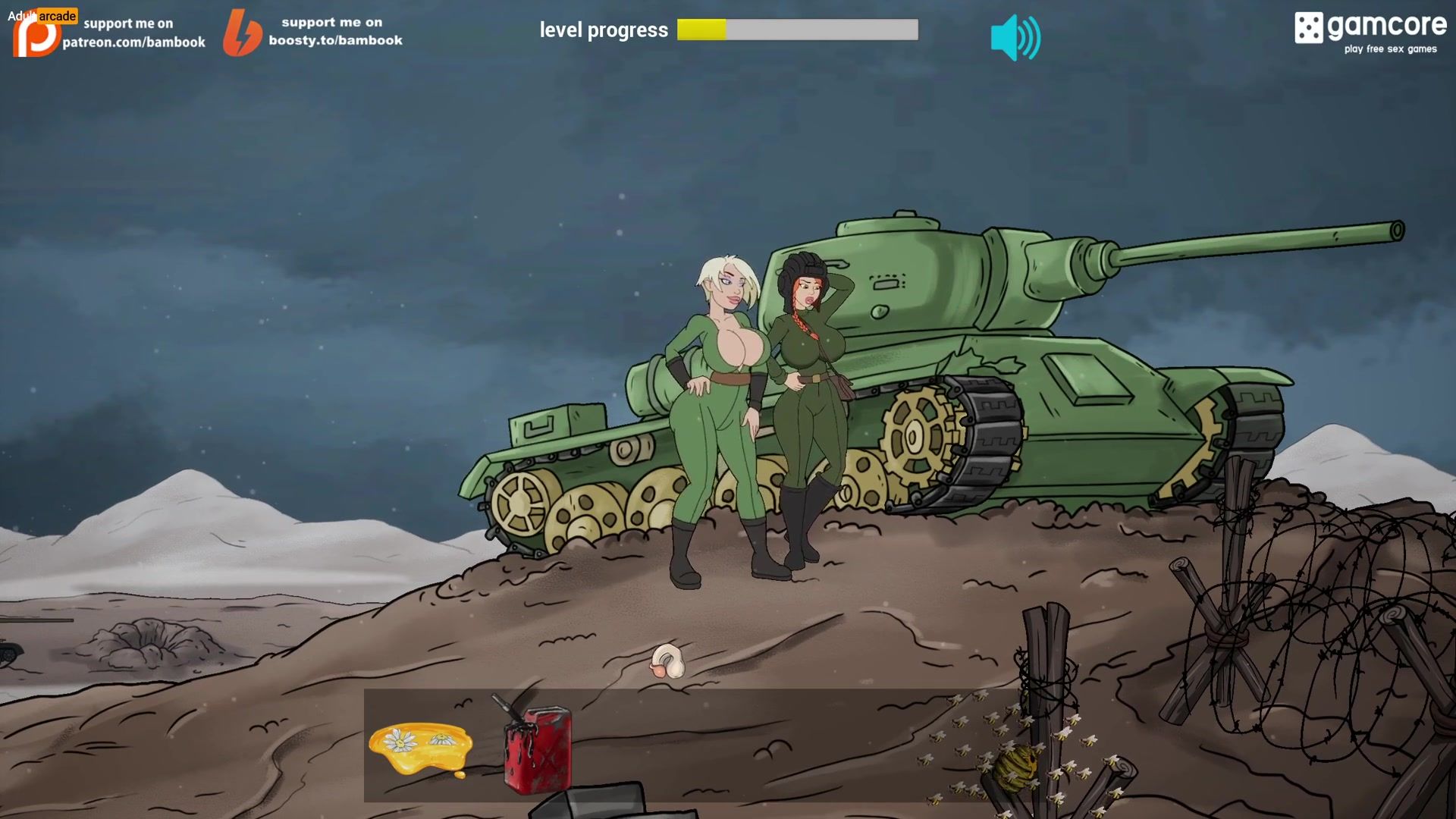Visit the Gamcore logo link
Viewport: 1456px width, 819px height.
click(x=1370, y=32)
